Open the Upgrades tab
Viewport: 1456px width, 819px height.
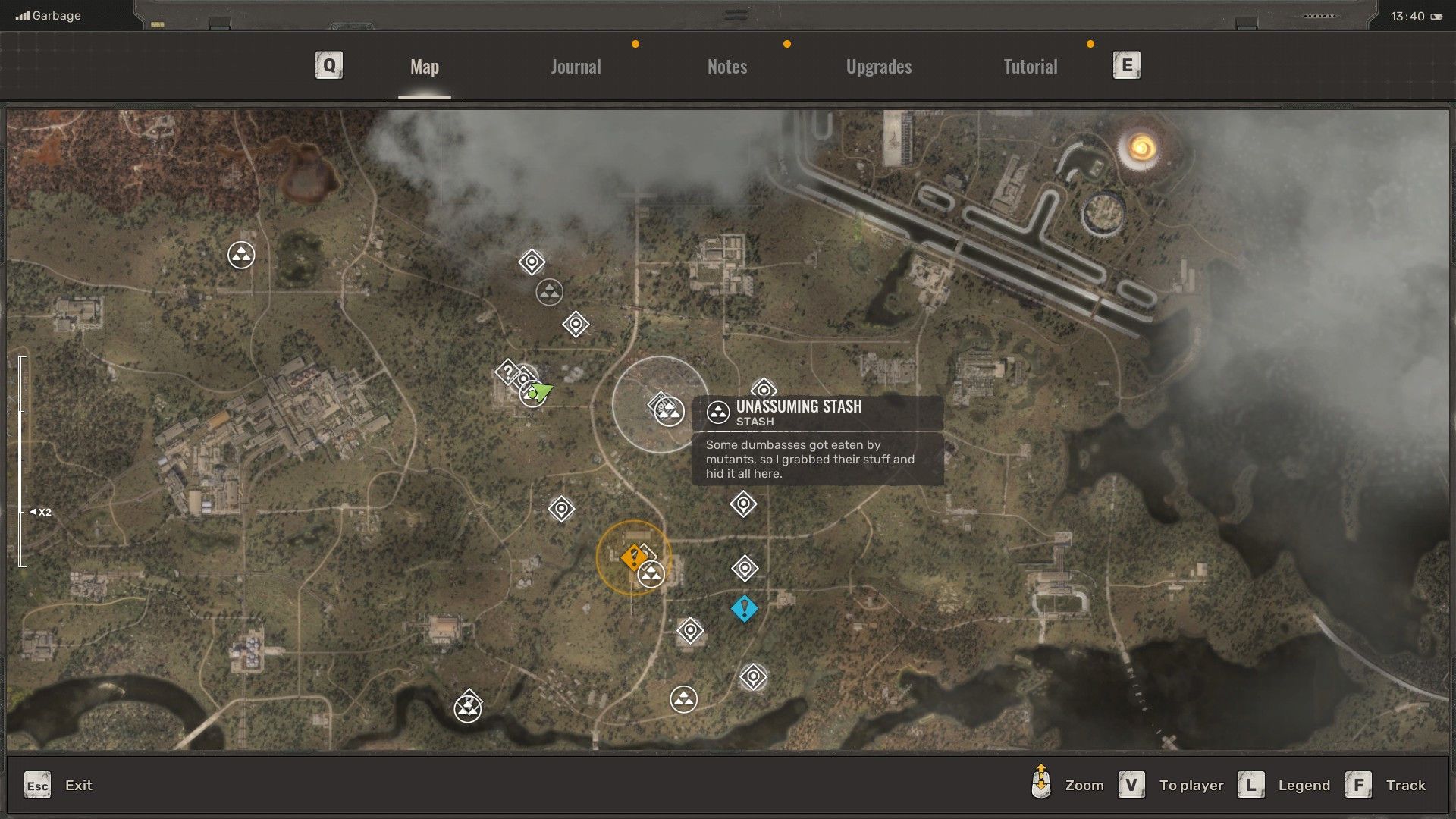point(877,67)
